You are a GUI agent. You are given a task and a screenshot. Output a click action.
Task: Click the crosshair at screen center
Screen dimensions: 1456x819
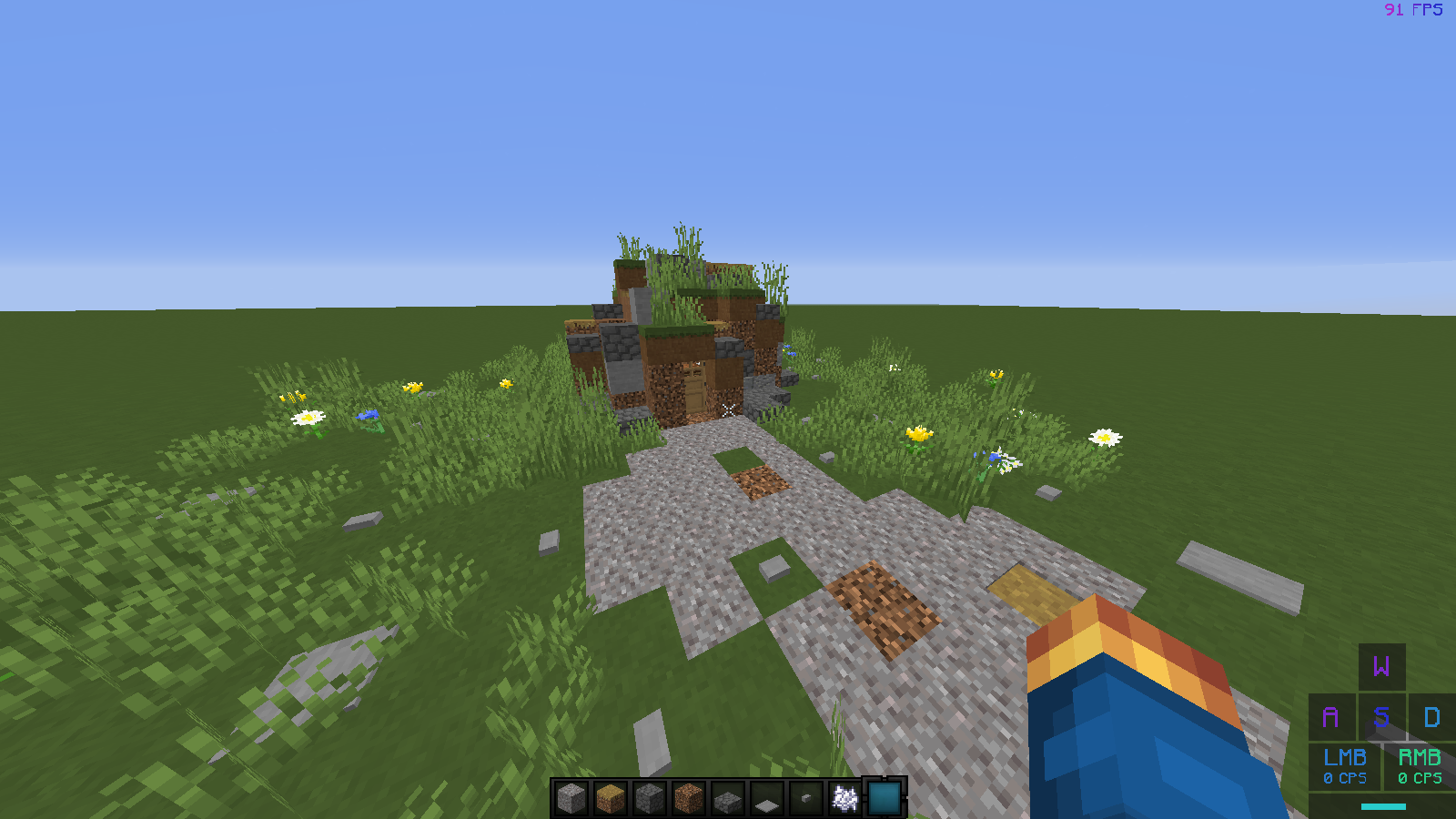(728, 409)
